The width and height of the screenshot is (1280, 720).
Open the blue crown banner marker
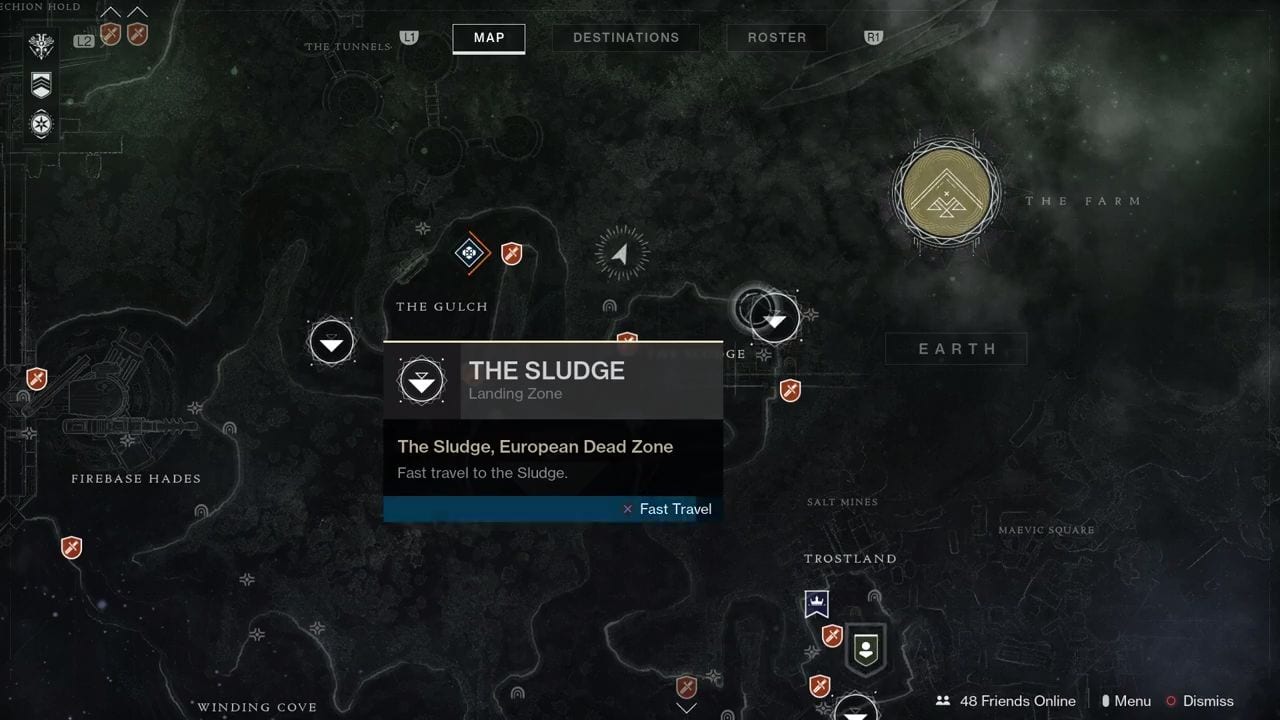point(818,603)
